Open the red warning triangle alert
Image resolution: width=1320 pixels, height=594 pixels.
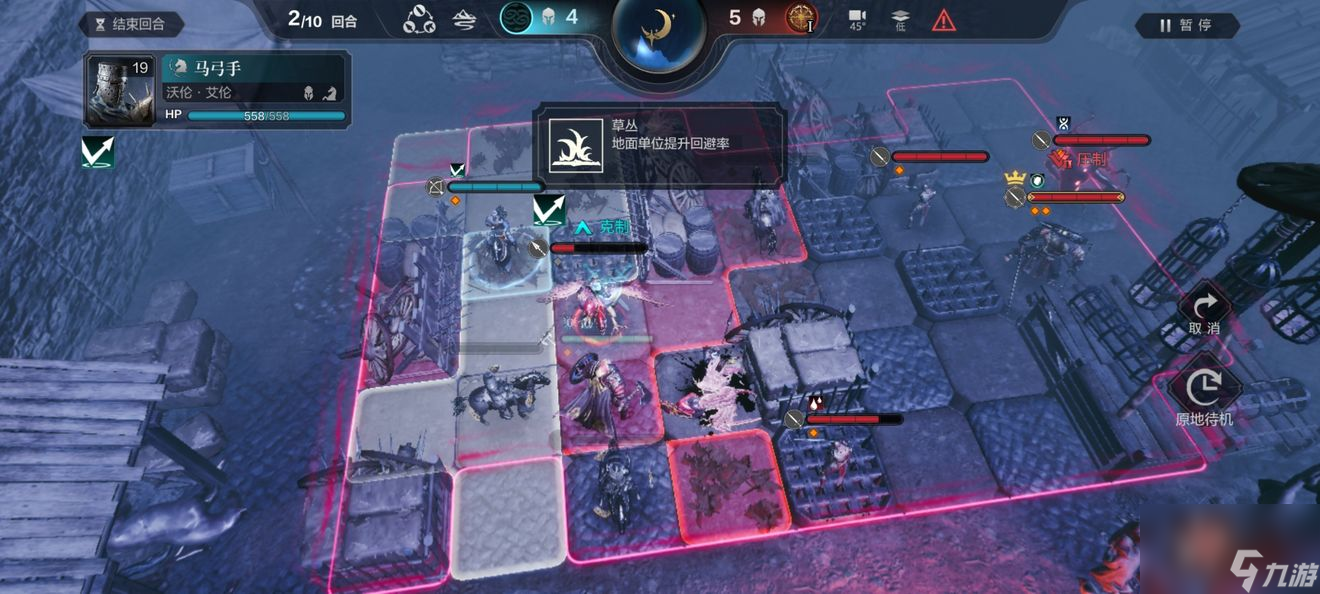point(943,19)
